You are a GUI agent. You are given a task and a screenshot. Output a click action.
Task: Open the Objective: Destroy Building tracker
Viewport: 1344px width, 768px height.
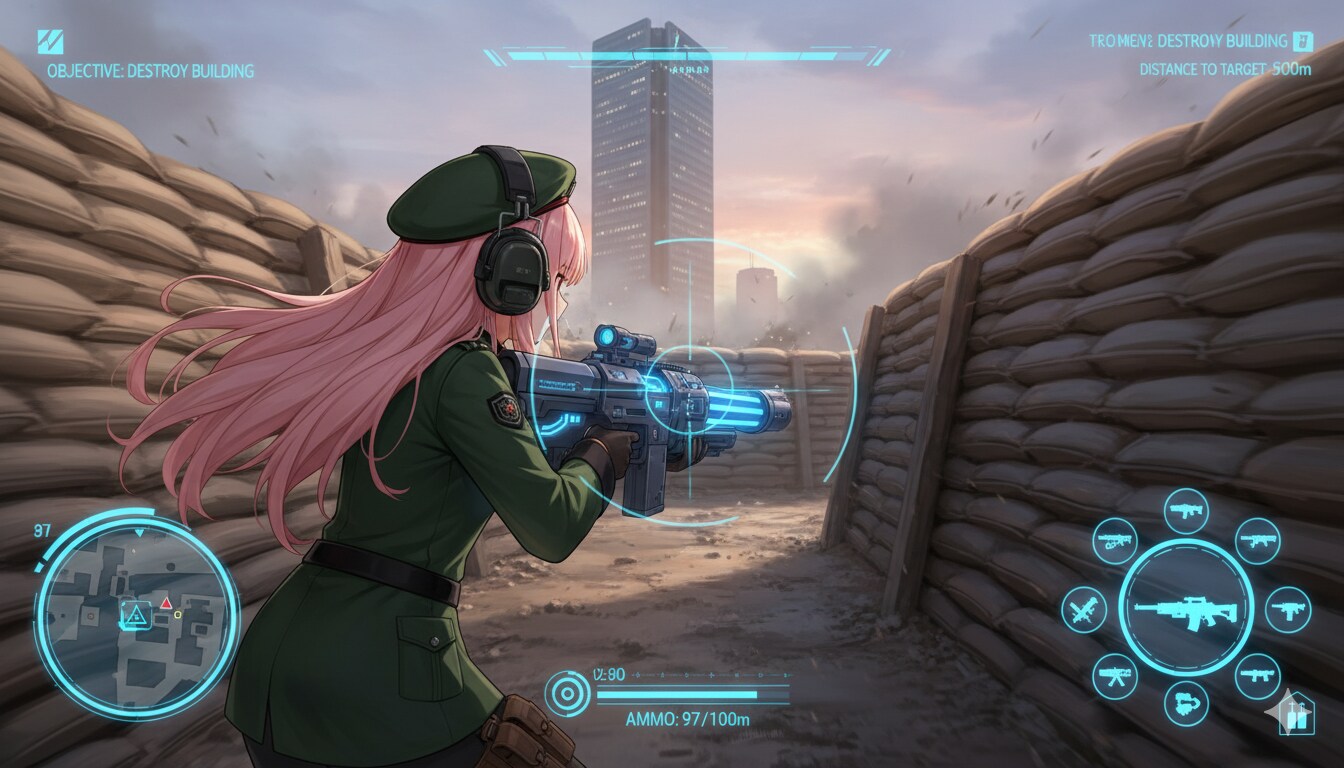(150, 71)
